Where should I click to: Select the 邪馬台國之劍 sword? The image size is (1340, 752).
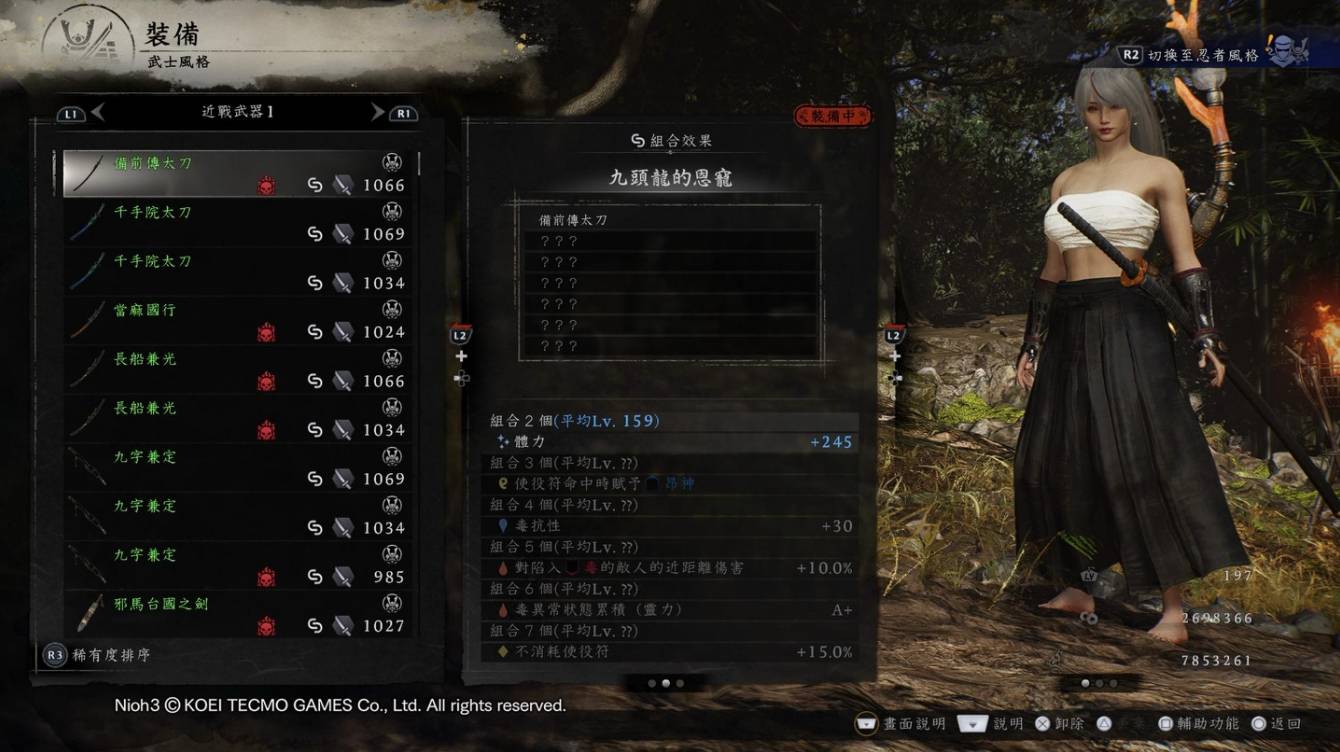point(238,615)
